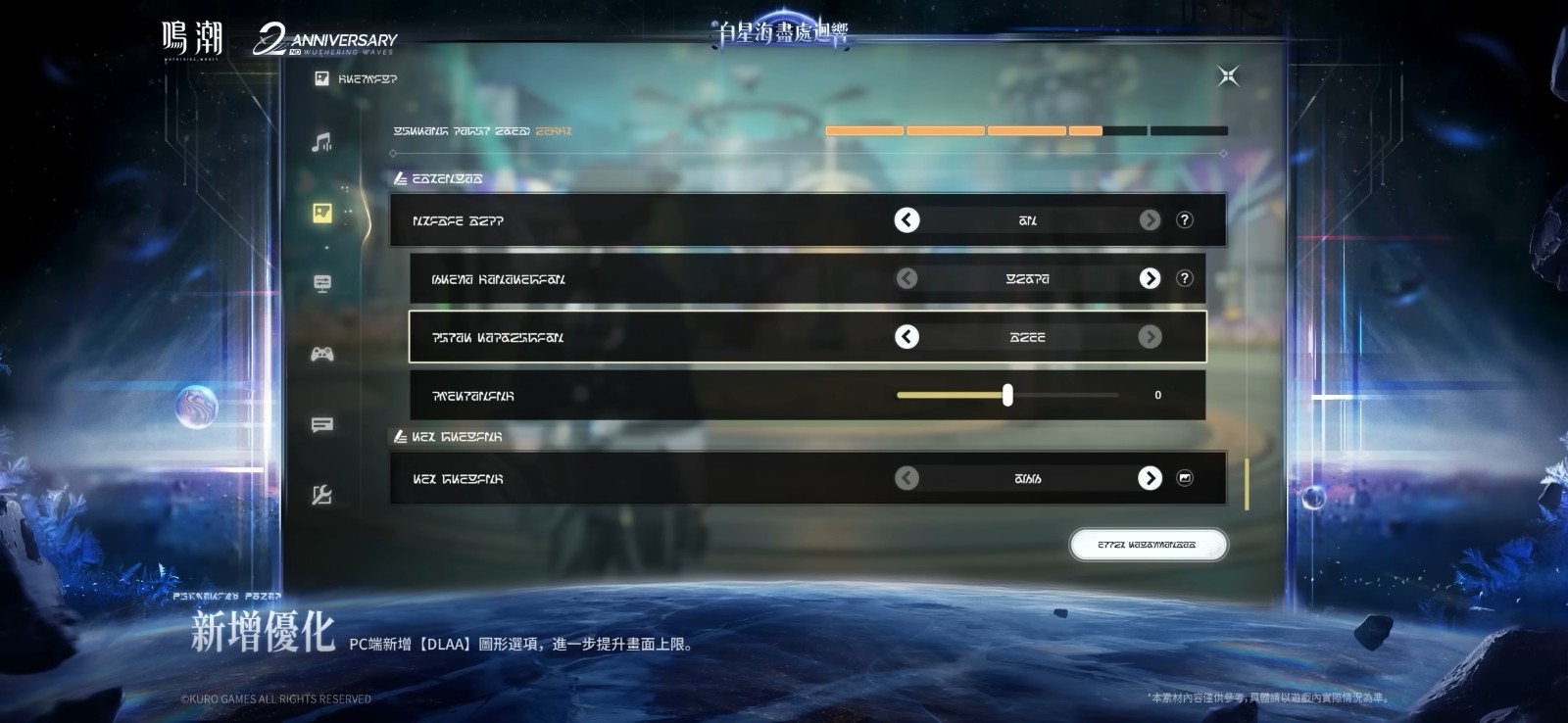
Task: Open the help tooltip on the first settings row
Action: coord(1186,220)
